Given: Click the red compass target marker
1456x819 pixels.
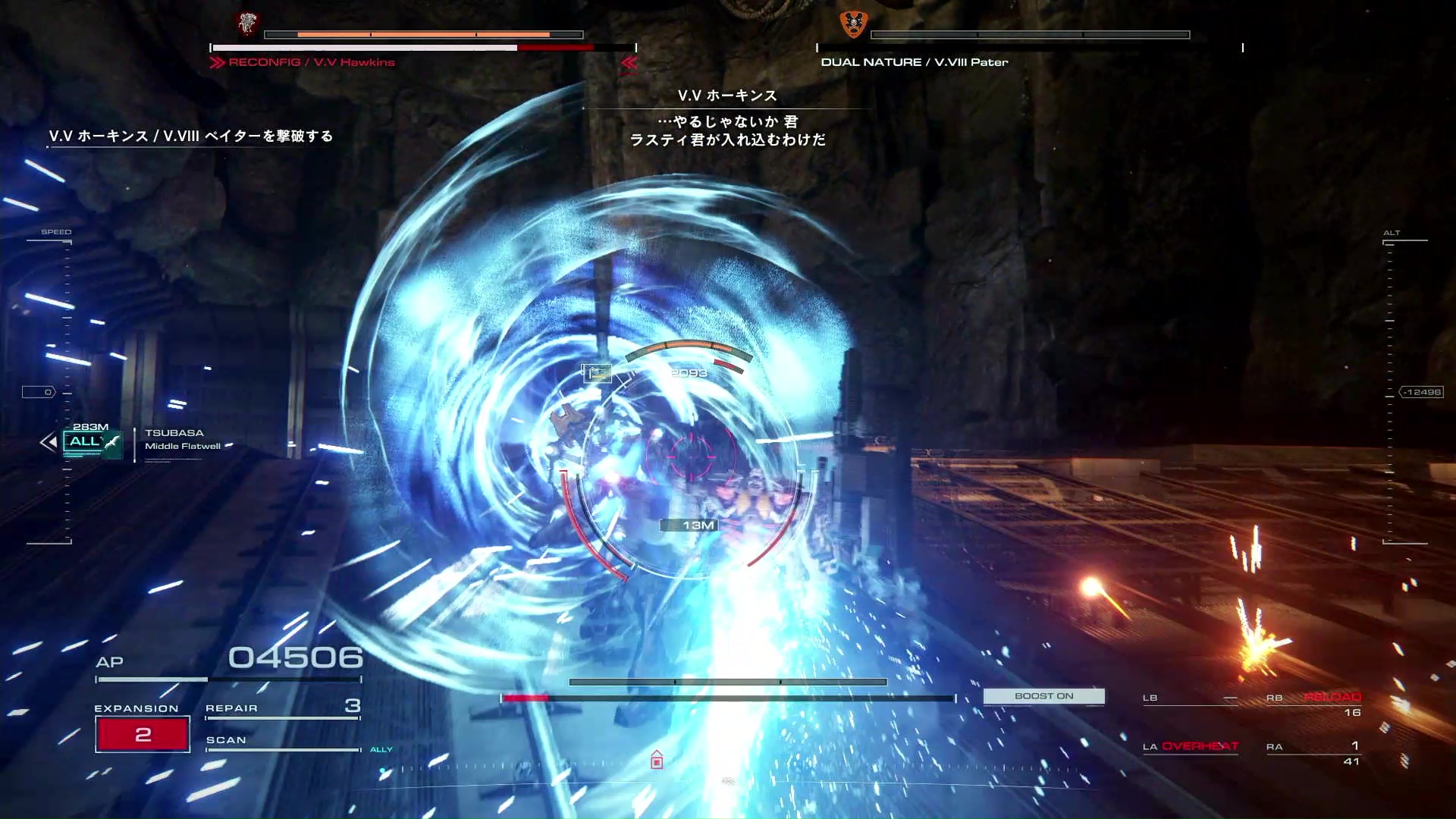Looking at the screenshot, I should [657, 760].
